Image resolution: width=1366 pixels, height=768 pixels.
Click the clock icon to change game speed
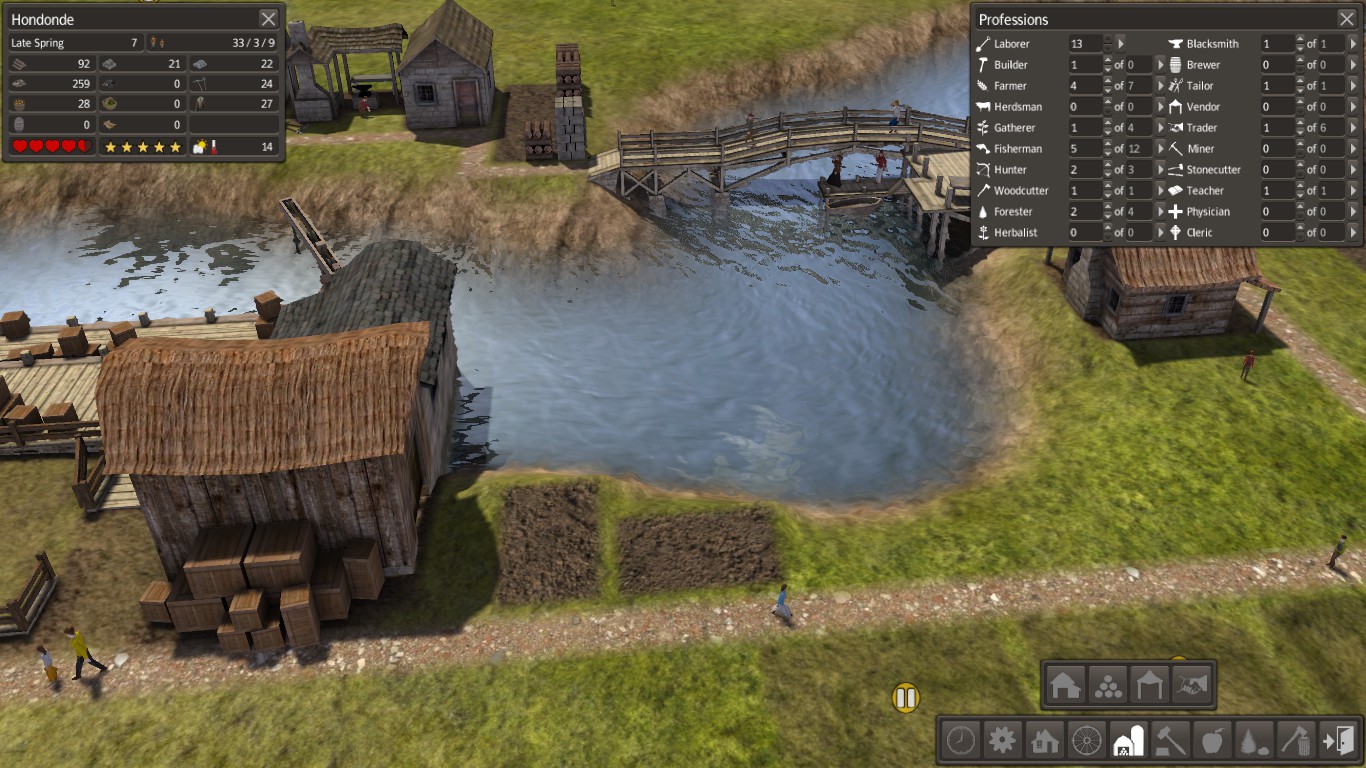pos(960,741)
